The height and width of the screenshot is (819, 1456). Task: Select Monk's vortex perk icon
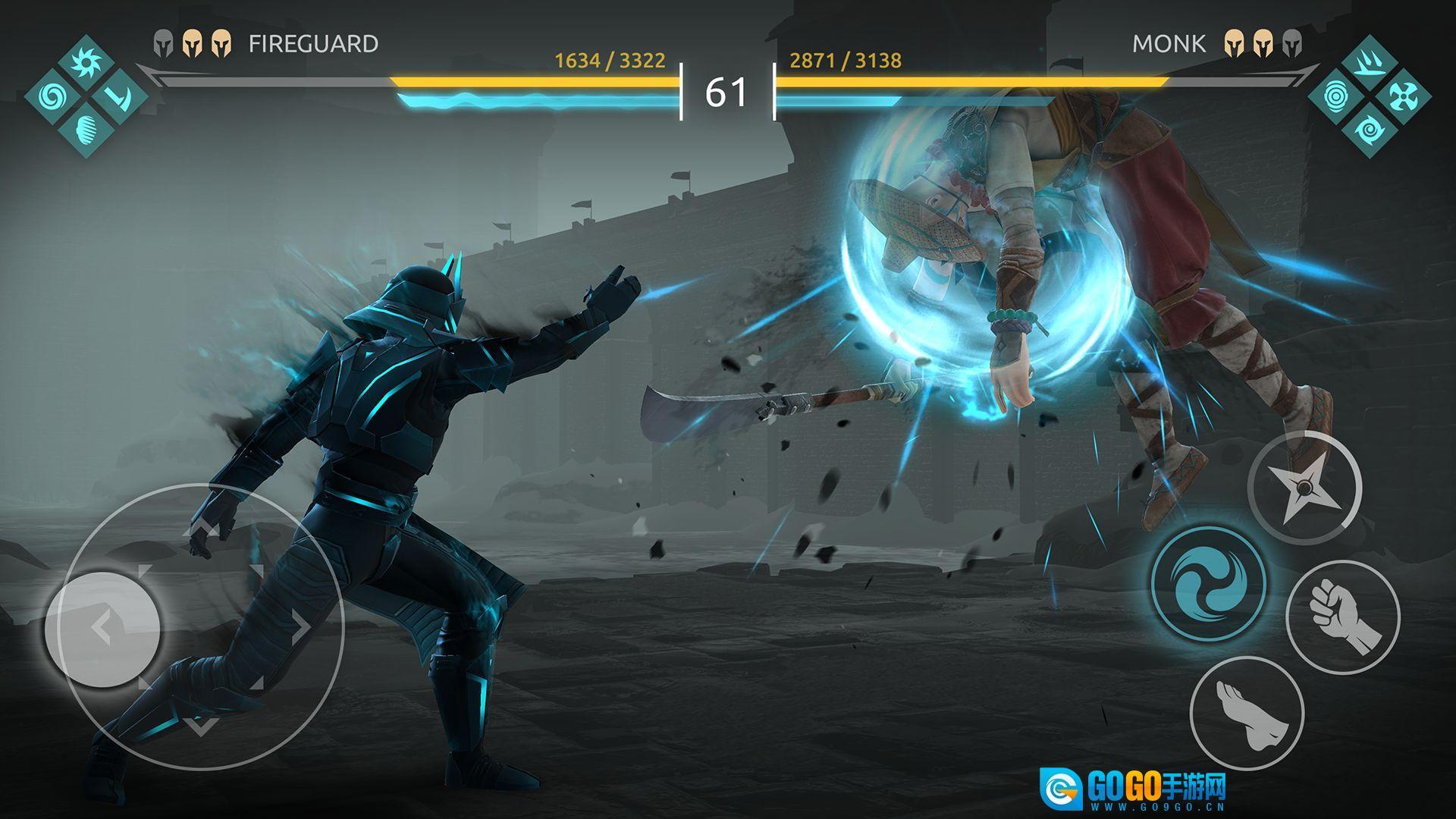tap(1369, 129)
